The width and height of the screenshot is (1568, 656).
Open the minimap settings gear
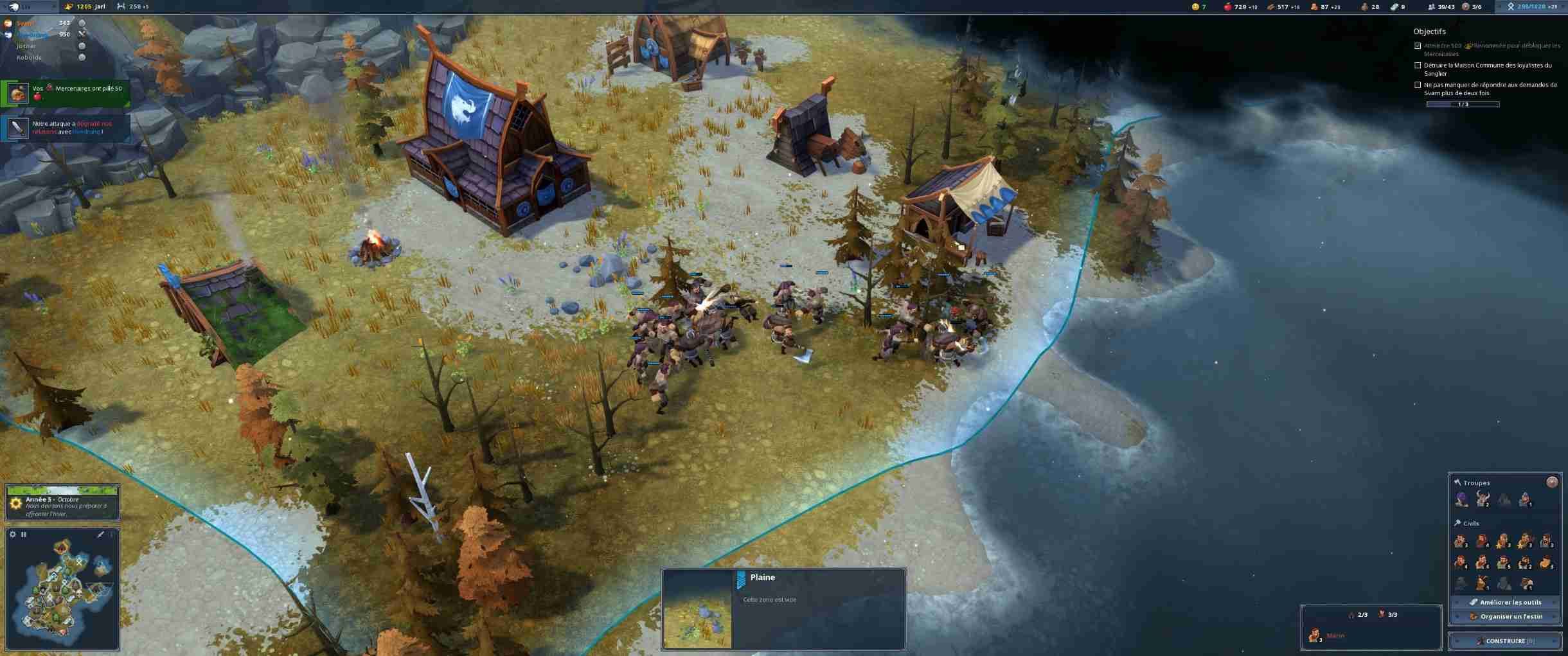(13, 535)
